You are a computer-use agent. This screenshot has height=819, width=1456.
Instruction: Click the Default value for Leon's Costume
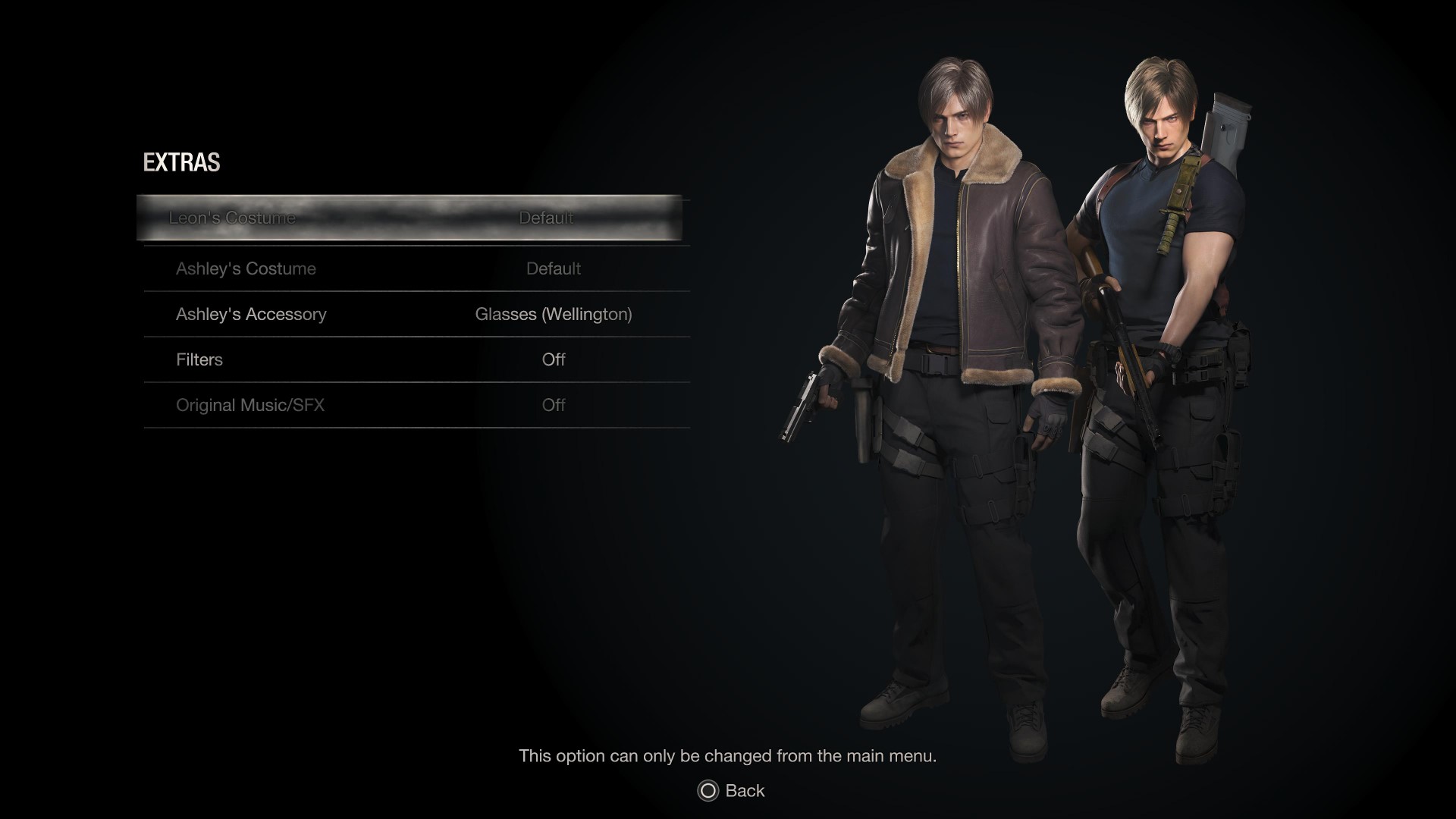click(x=546, y=218)
